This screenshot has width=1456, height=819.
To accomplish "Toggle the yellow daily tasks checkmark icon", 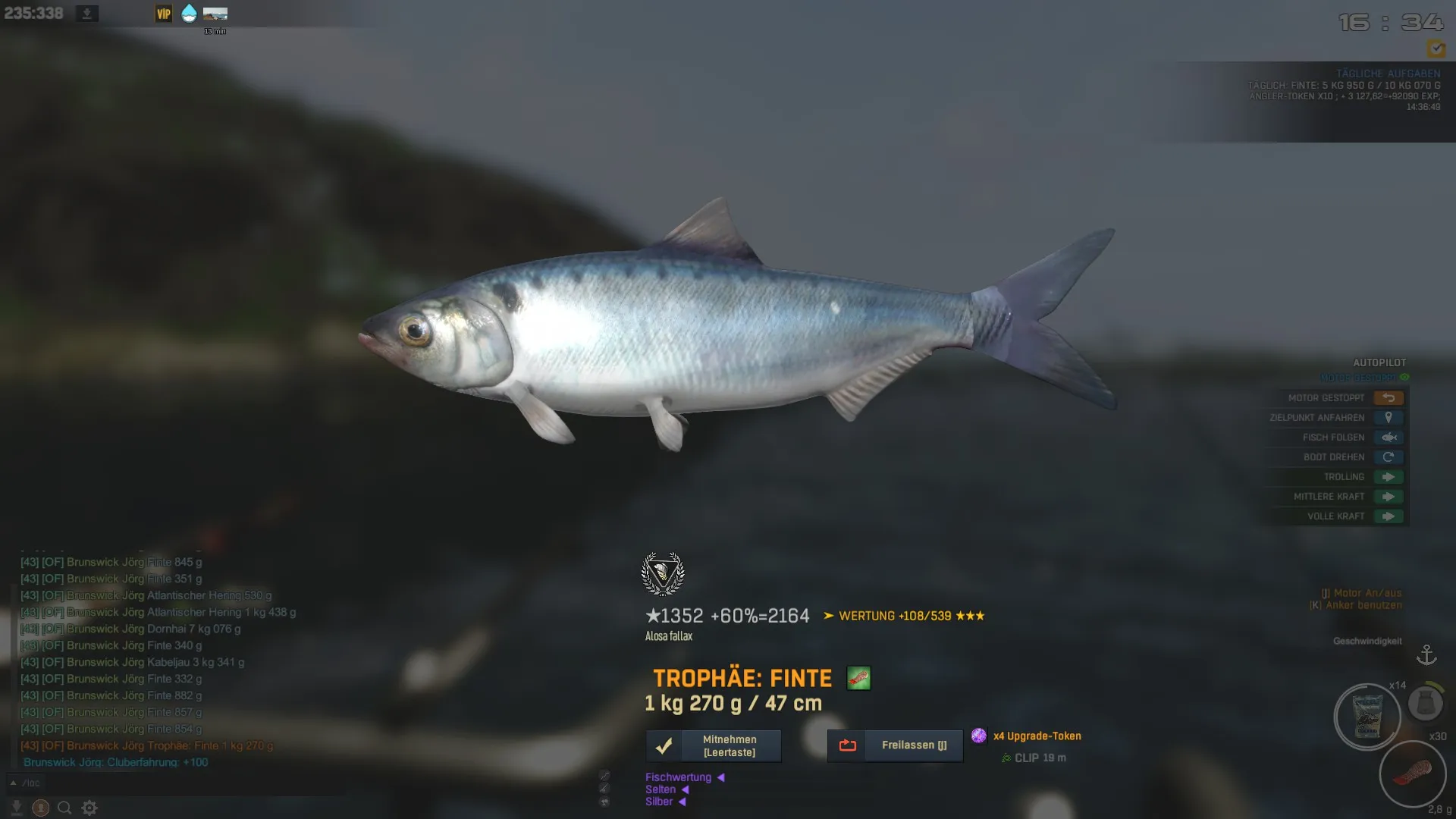I will [1435, 49].
